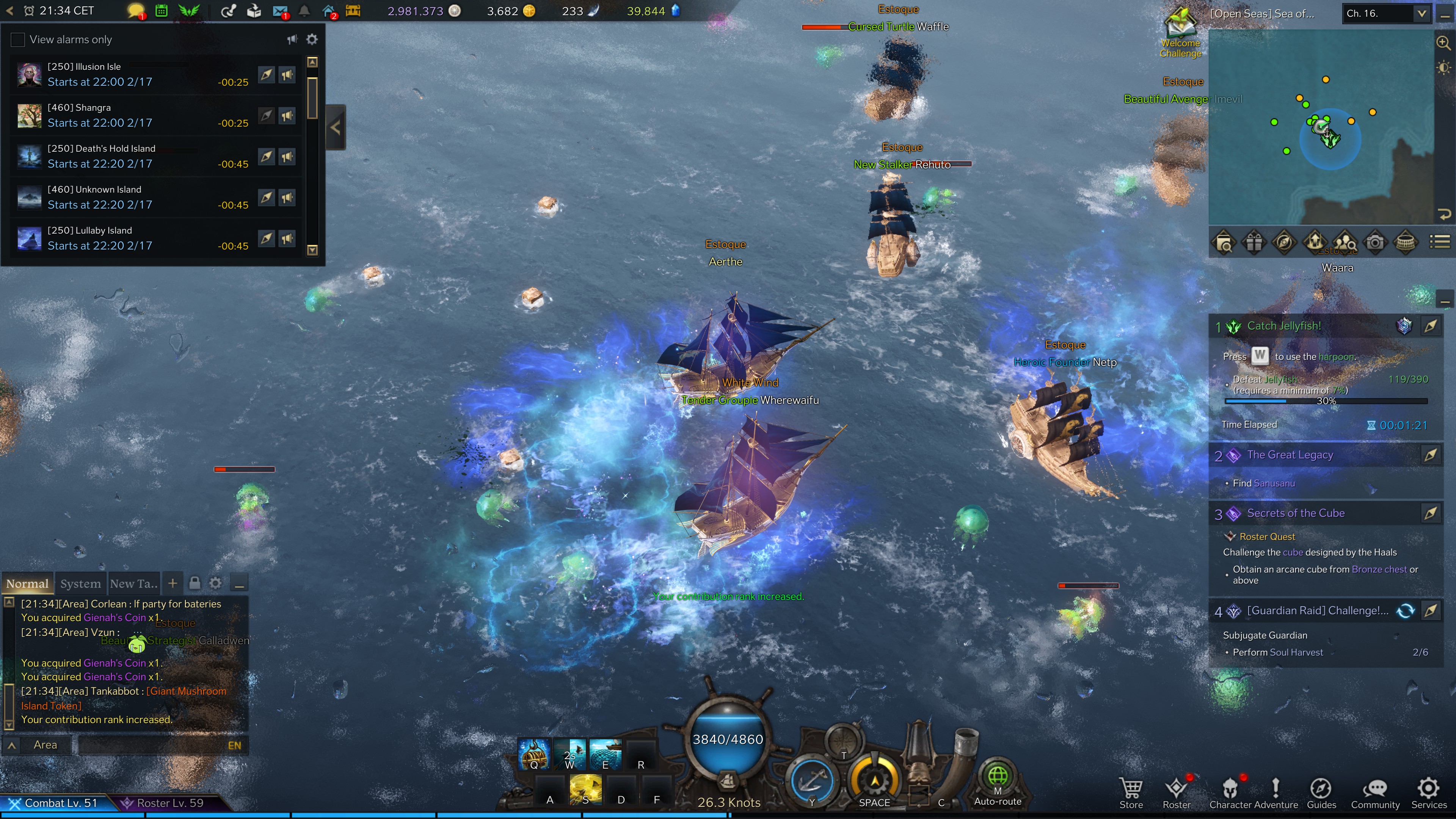Collapse the alarm panel with the arrow
This screenshot has height=819, width=1456.
(x=336, y=127)
